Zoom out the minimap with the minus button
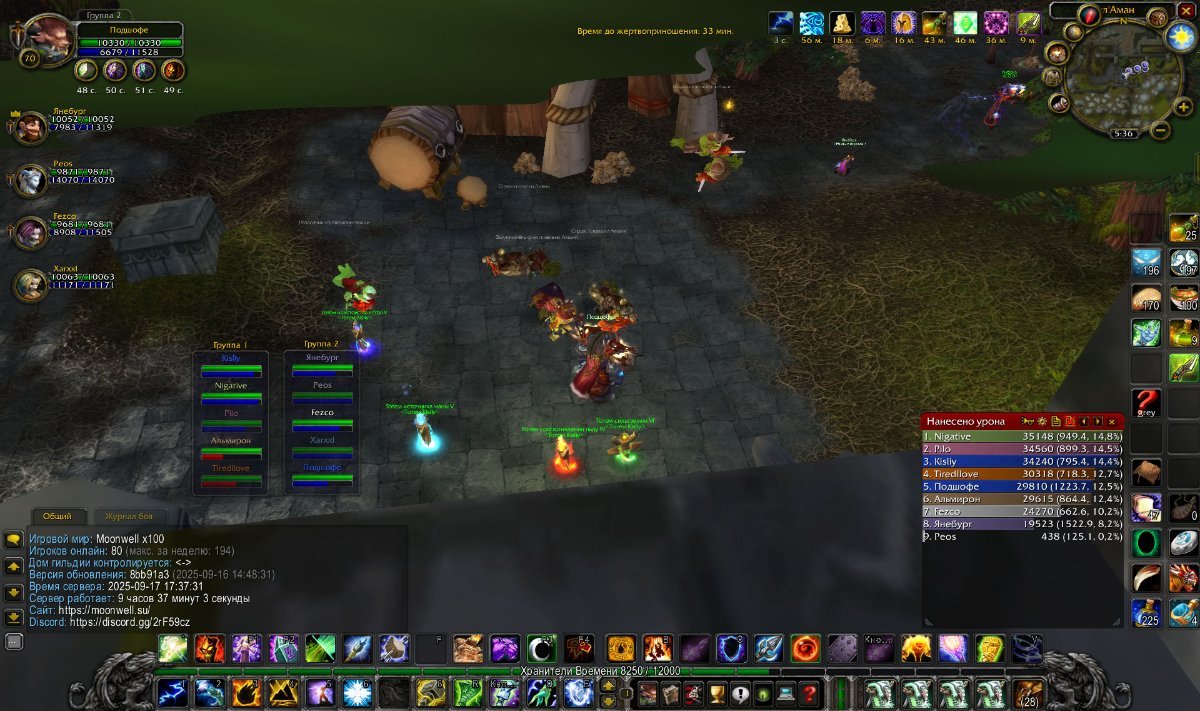This screenshot has height=711, width=1200. click(1160, 130)
